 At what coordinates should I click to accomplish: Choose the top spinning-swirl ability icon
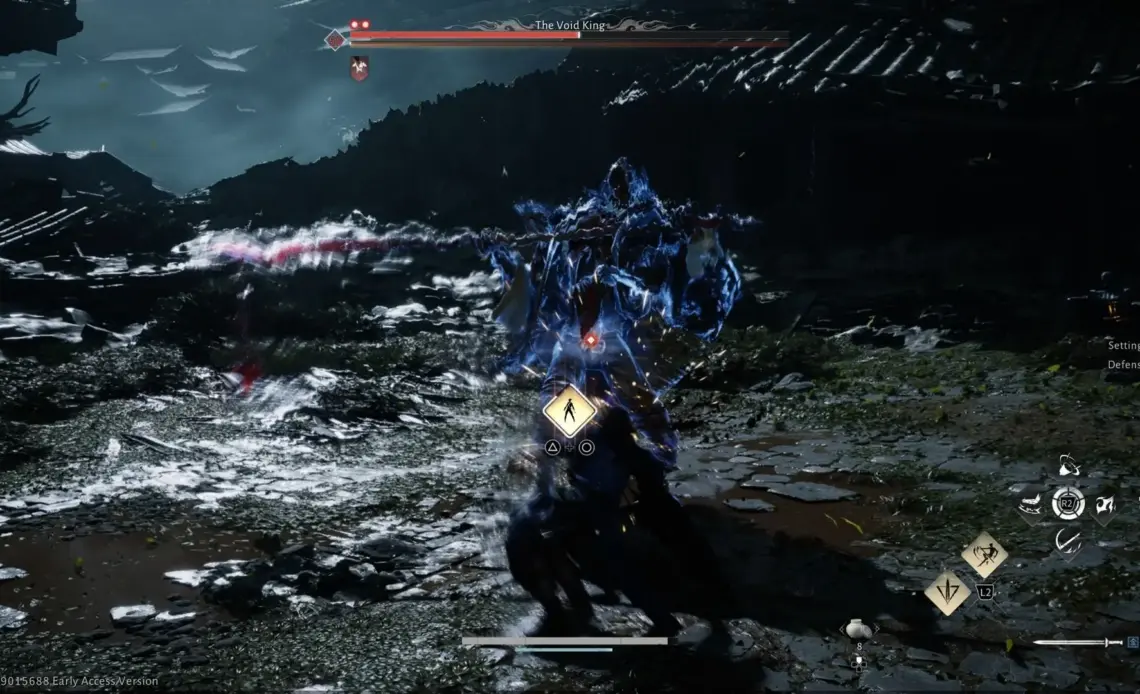click(1068, 466)
